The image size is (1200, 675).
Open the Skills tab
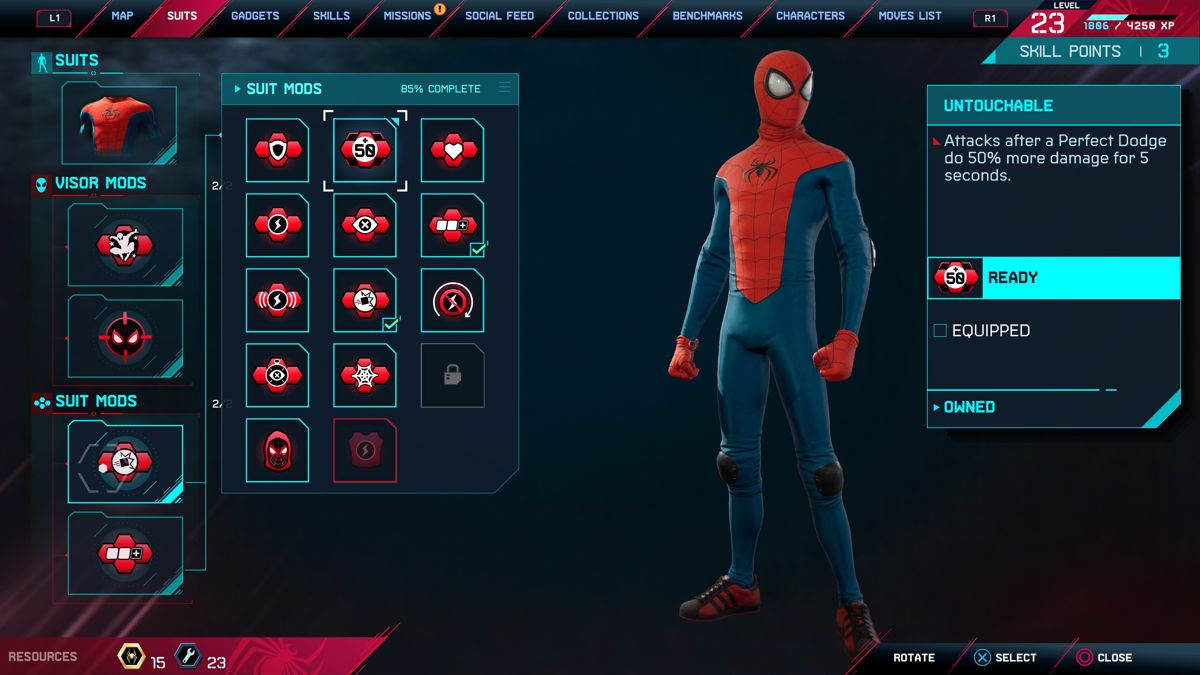[331, 16]
